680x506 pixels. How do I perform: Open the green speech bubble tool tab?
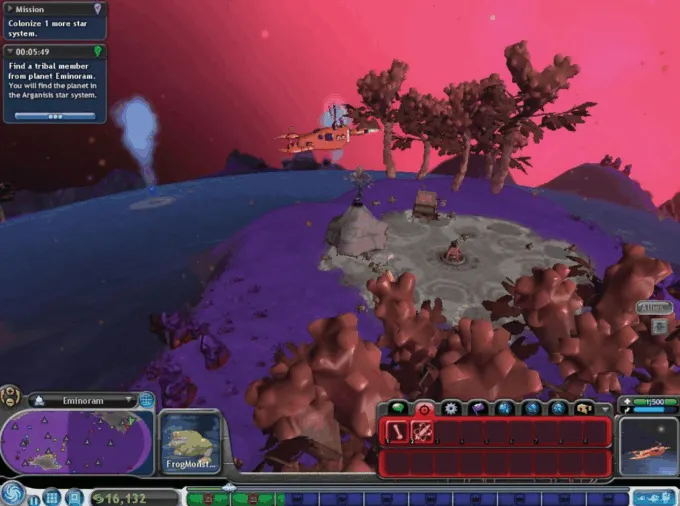coord(399,408)
